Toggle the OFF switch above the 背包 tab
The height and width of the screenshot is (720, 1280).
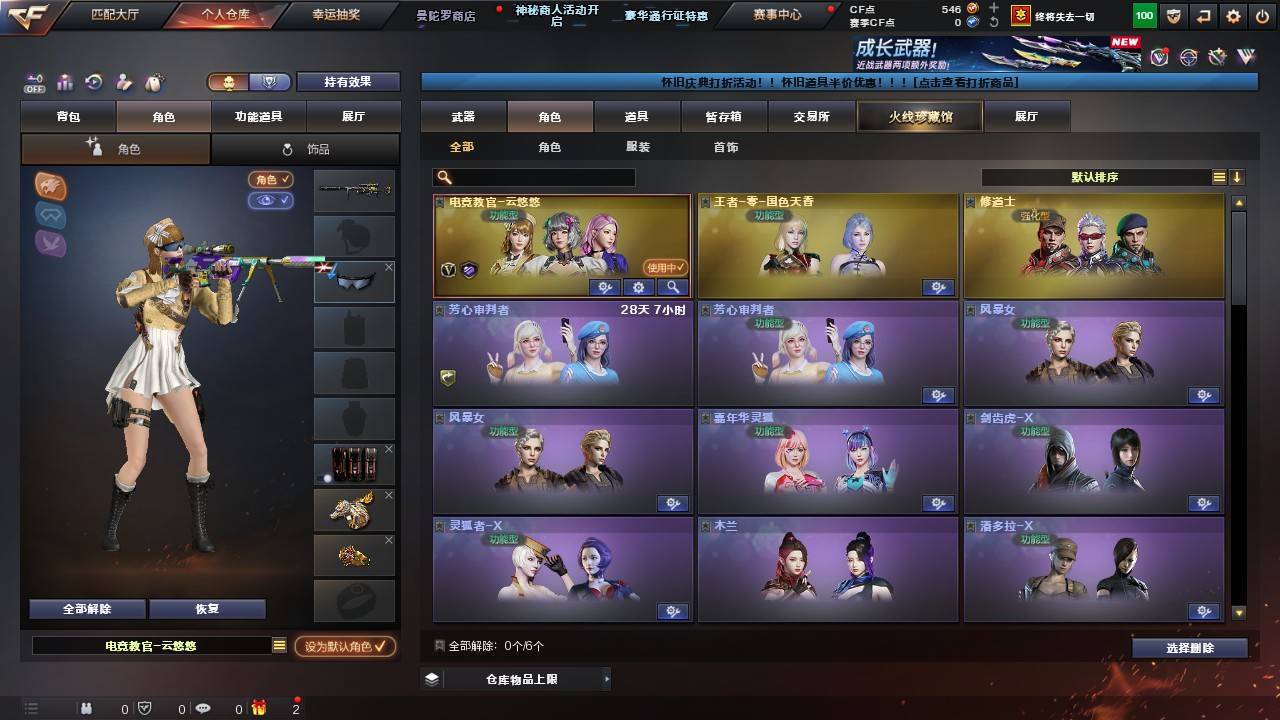click(x=37, y=82)
